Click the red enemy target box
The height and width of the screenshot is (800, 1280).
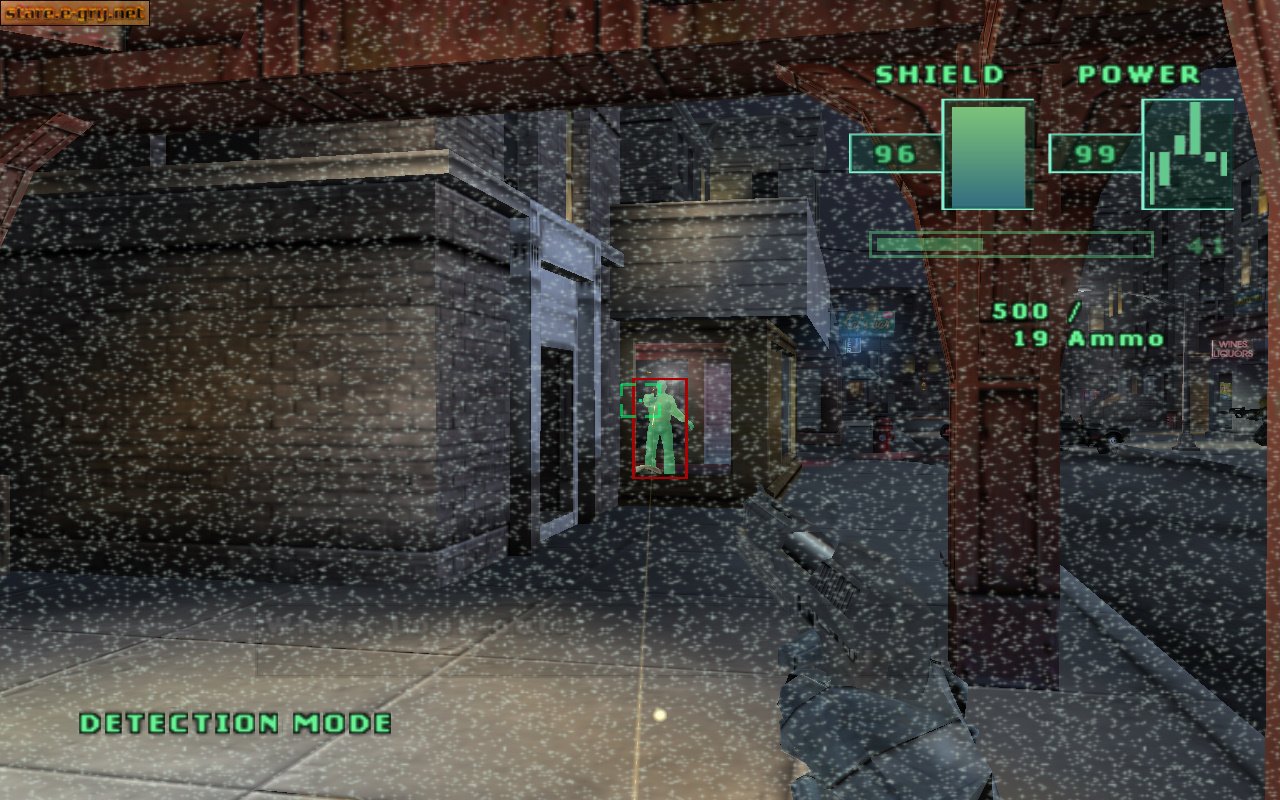(662, 428)
